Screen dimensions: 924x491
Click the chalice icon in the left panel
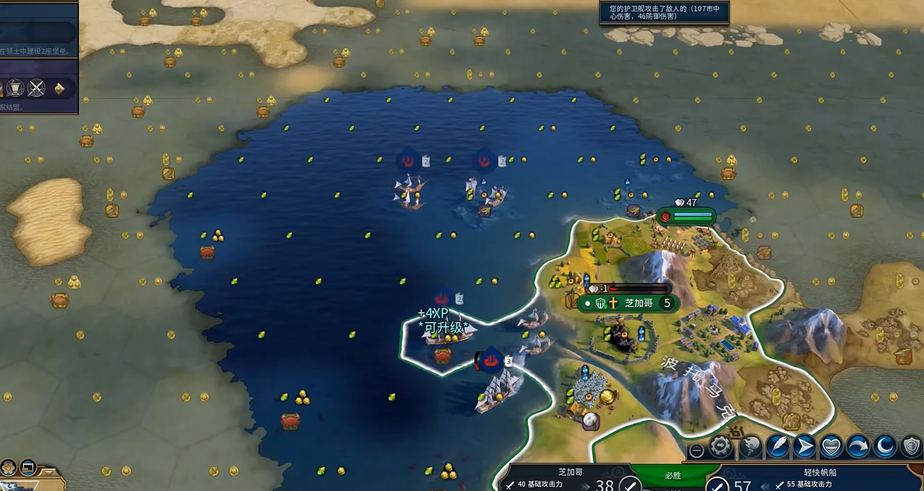(x=16, y=88)
